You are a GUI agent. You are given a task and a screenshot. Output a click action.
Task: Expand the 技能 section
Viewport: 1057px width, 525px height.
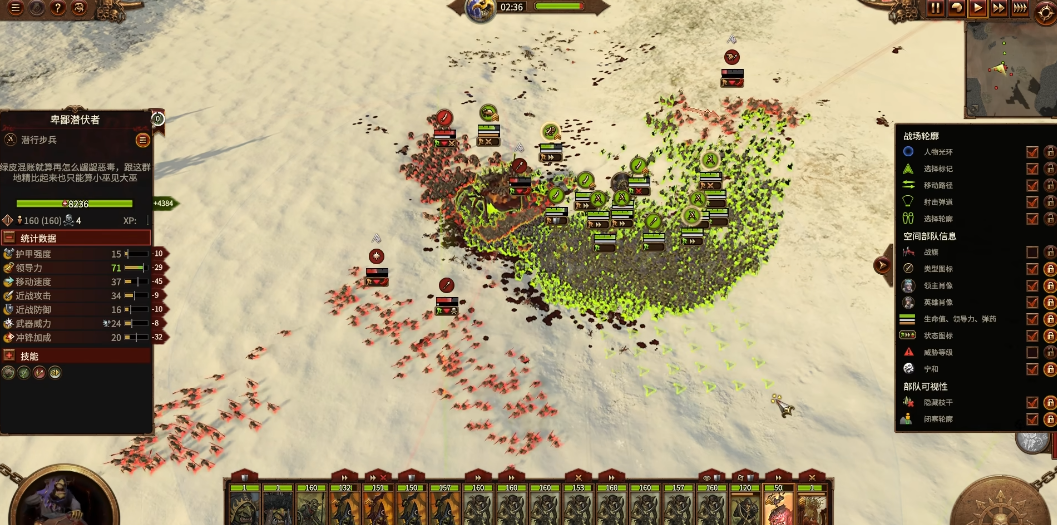[x=9, y=356]
